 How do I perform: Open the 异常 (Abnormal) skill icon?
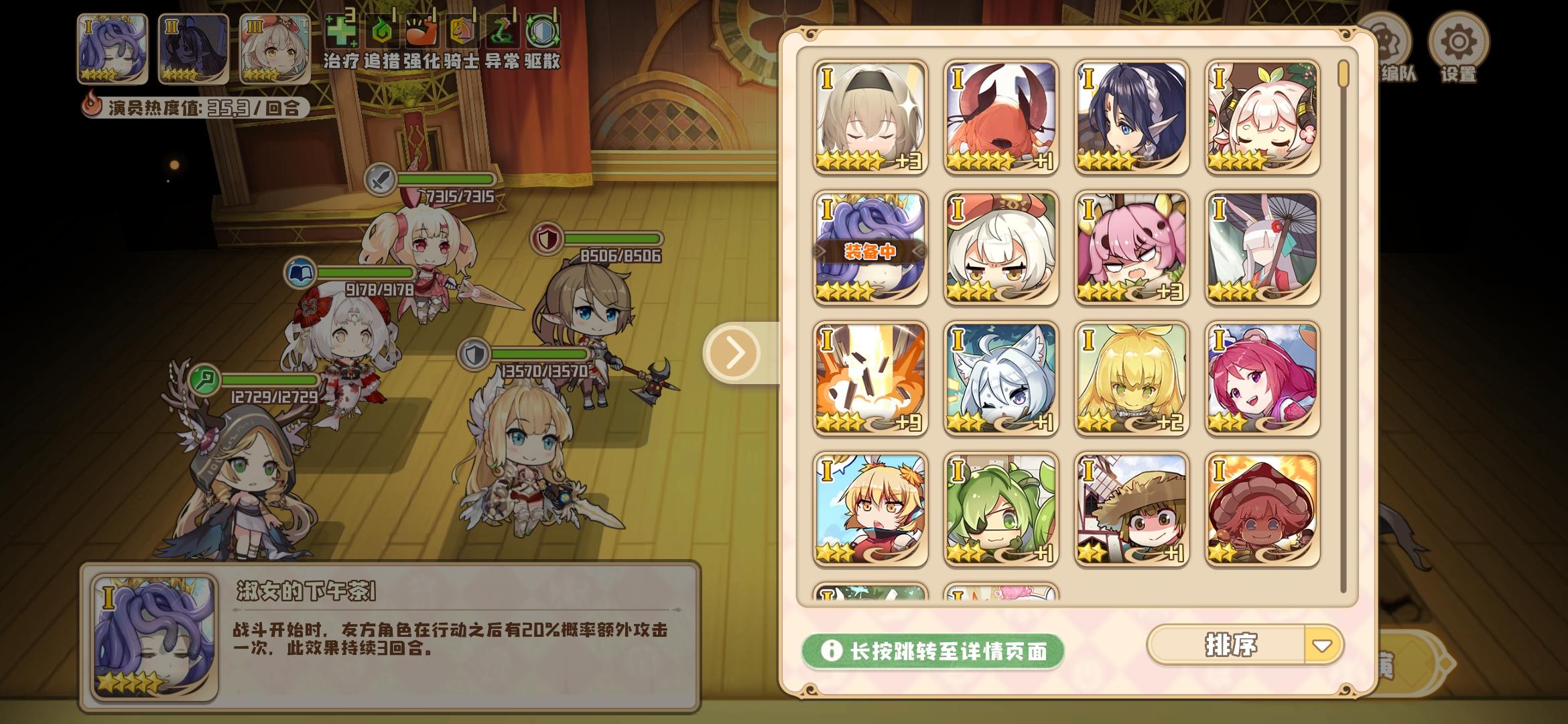503,30
